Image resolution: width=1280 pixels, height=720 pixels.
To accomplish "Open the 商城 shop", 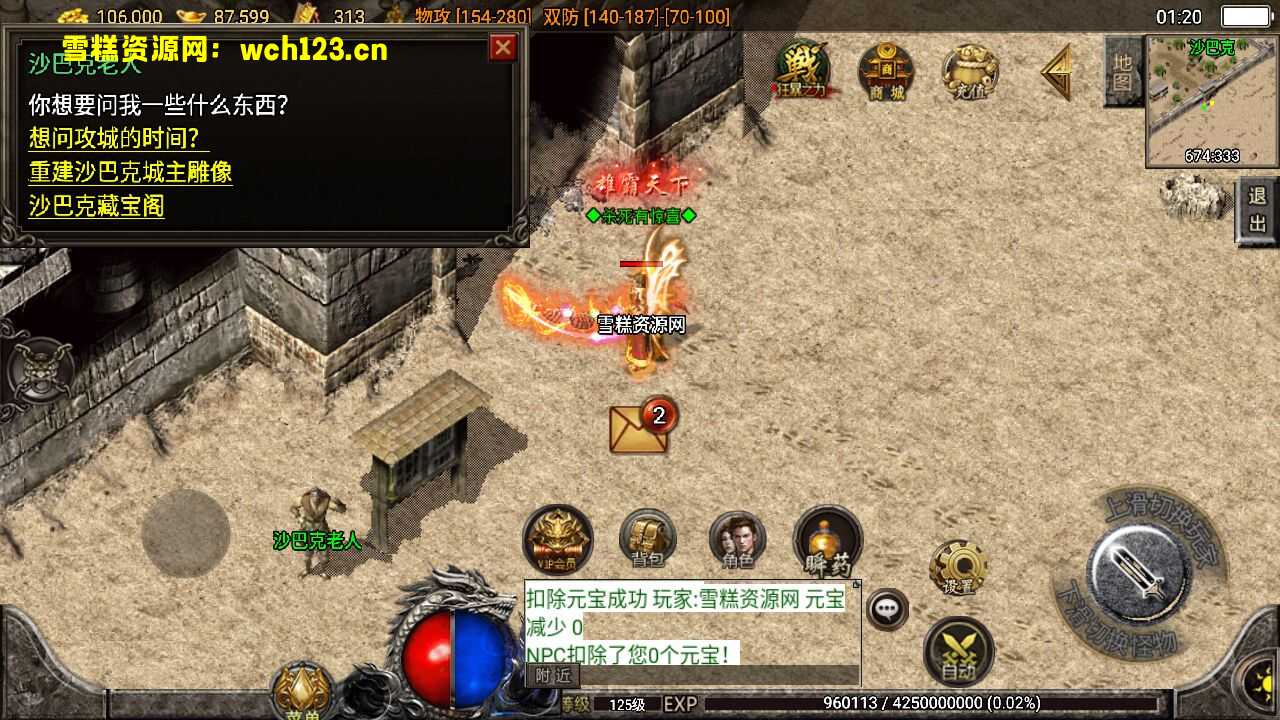I will point(886,72).
